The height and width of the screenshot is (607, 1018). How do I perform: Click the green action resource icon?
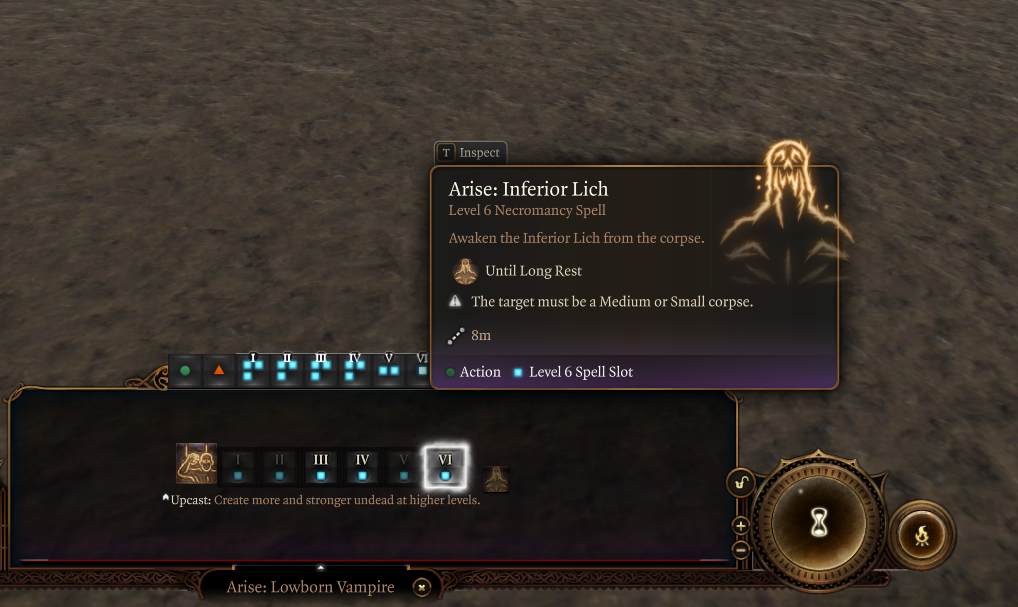coord(185,371)
